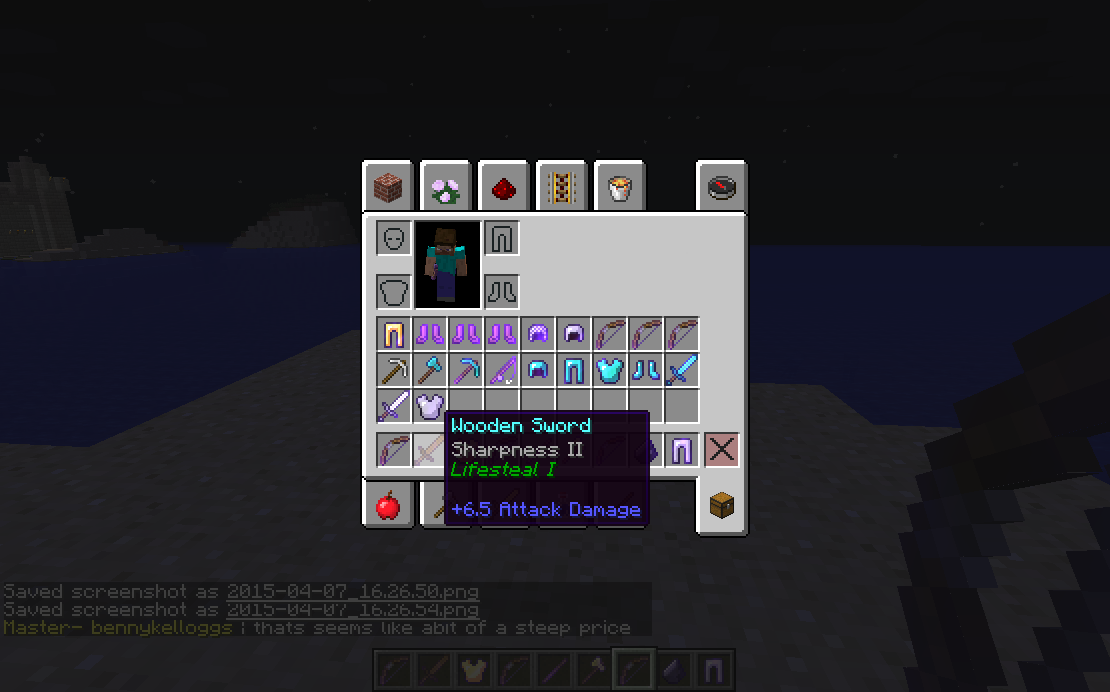
Task: Pick up the enchanted fishing rod
Action: (x=502, y=370)
